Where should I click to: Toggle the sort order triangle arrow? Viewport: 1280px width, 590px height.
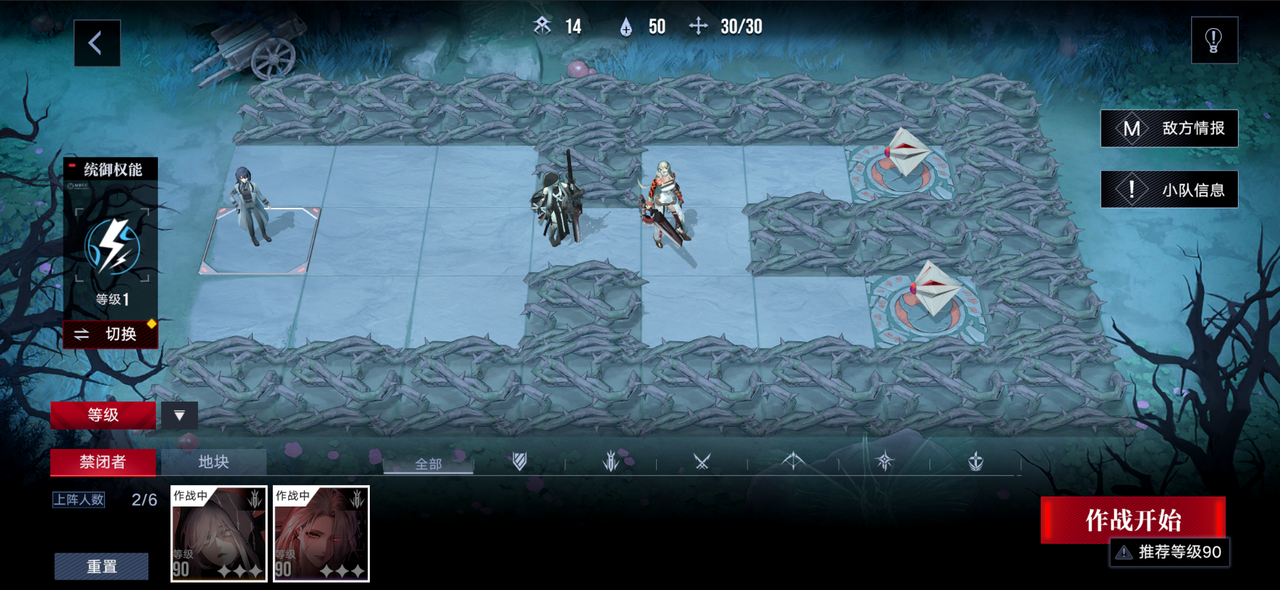click(x=180, y=415)
